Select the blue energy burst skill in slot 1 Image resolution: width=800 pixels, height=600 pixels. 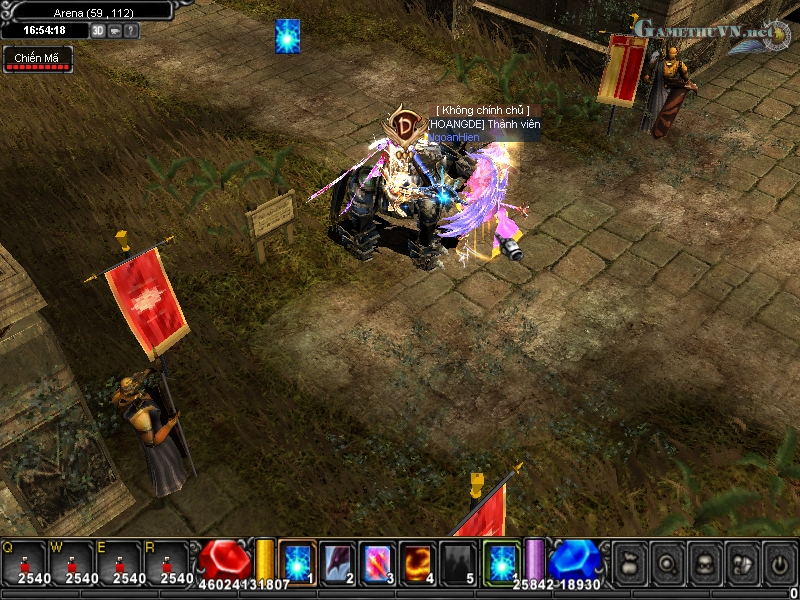click(297, 562)
